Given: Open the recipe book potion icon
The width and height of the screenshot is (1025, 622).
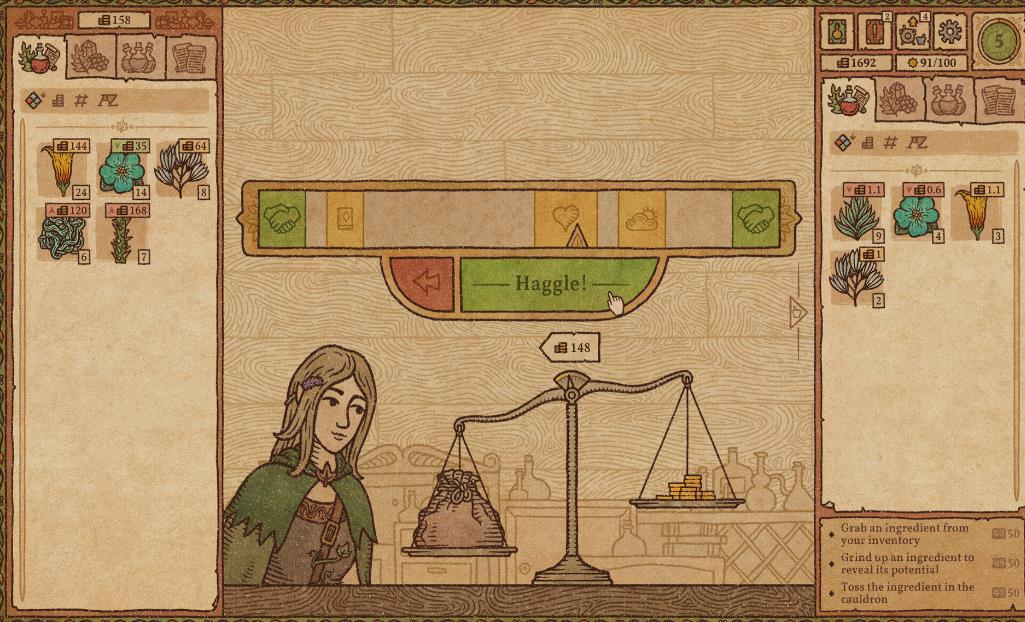Looking at the screenshot, I should [x=838, y=32].
